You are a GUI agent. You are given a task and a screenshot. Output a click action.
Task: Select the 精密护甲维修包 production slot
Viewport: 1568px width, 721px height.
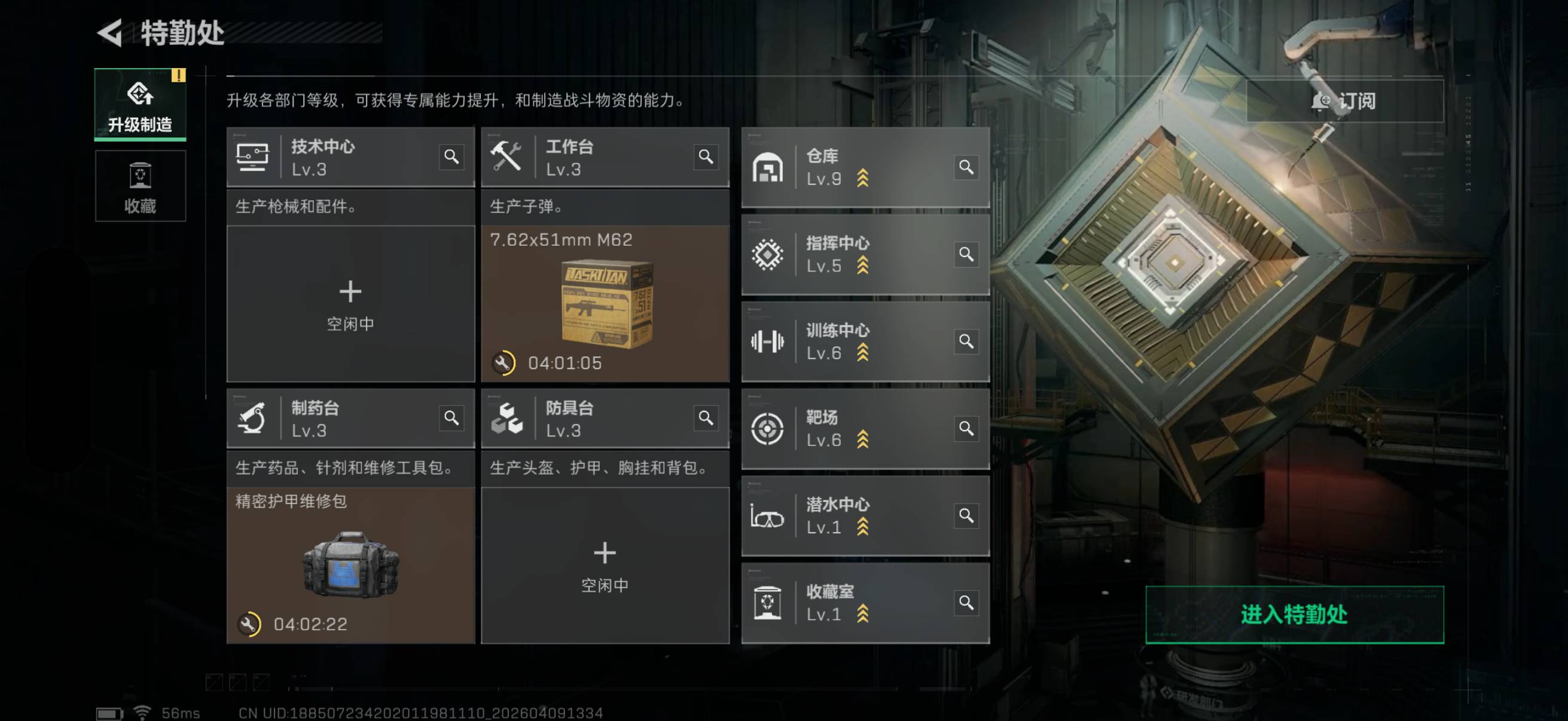click(x=350, y=564)
